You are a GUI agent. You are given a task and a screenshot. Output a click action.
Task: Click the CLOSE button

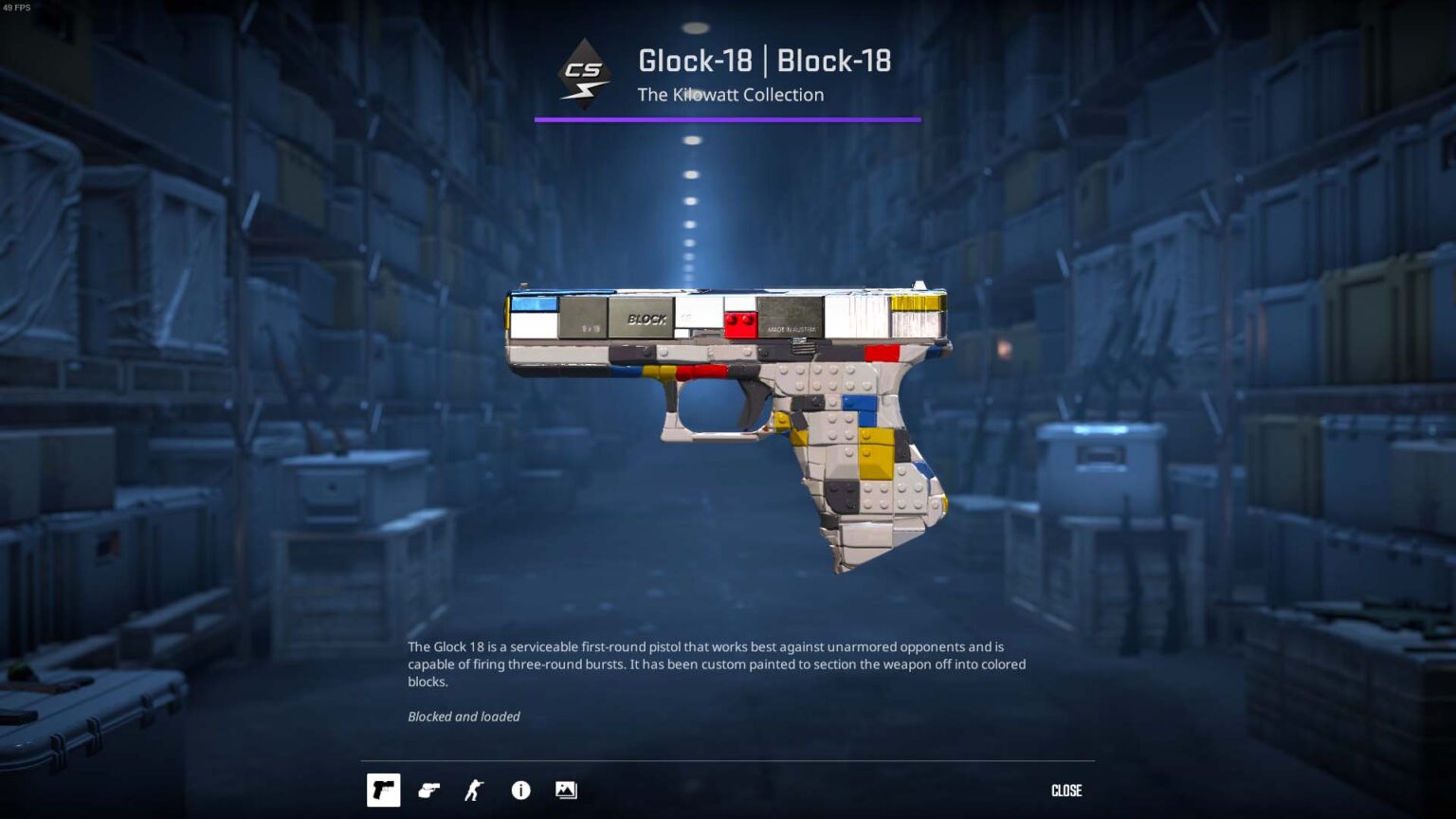1067,790
